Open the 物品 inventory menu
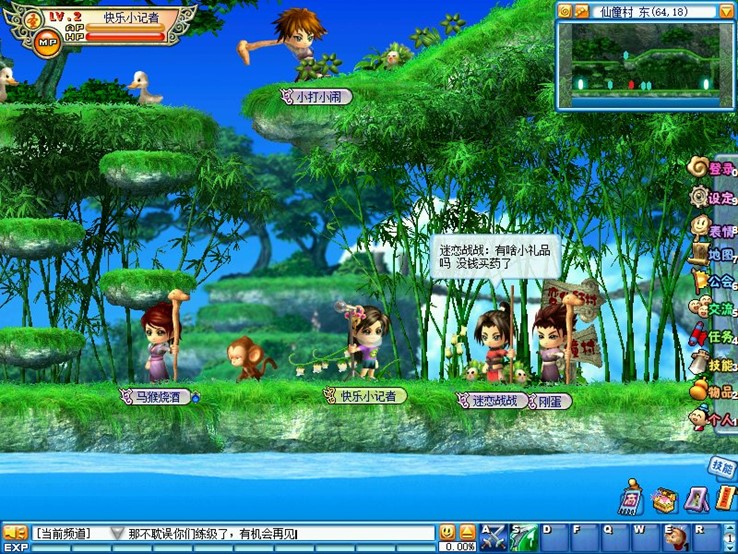 click(x=714, y=393)
